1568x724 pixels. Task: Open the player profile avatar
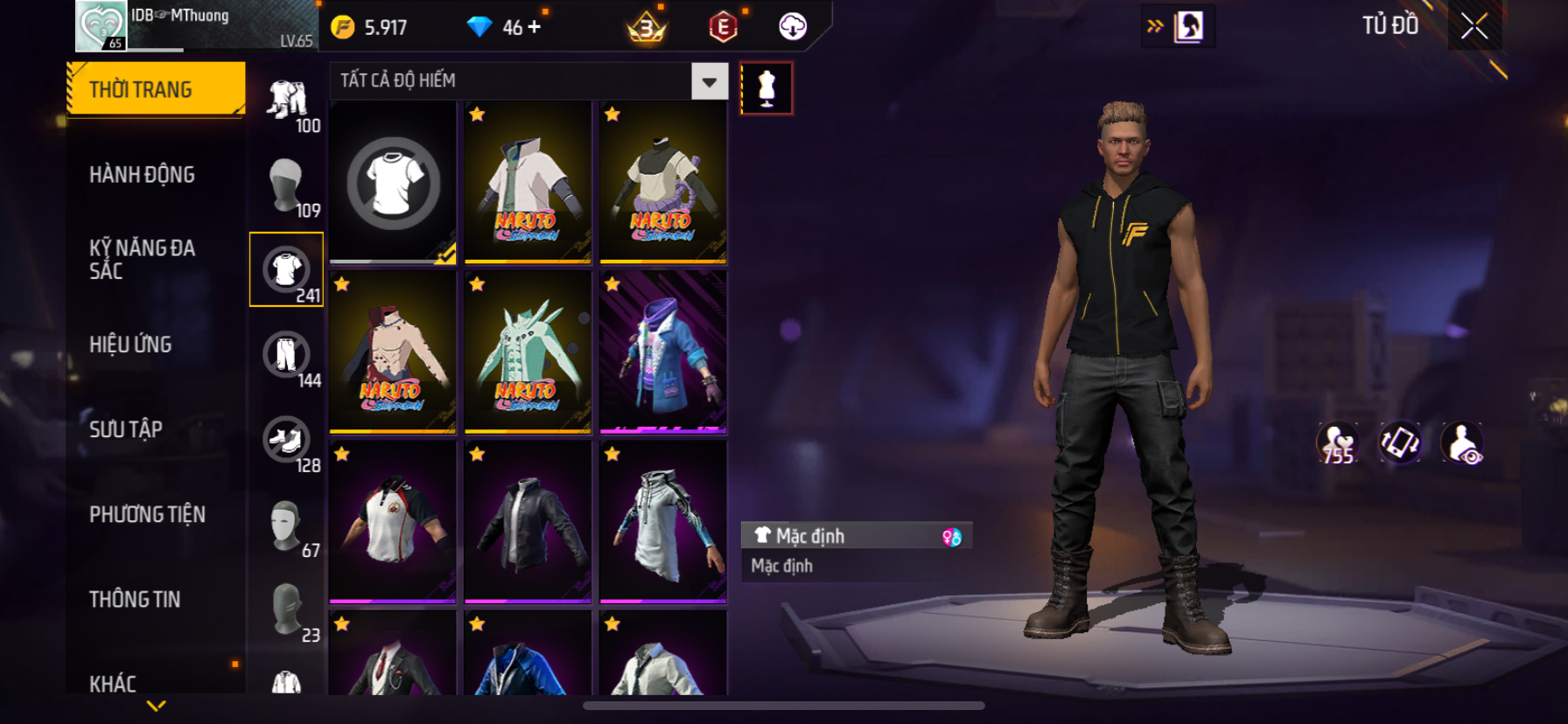pos(101,26)
